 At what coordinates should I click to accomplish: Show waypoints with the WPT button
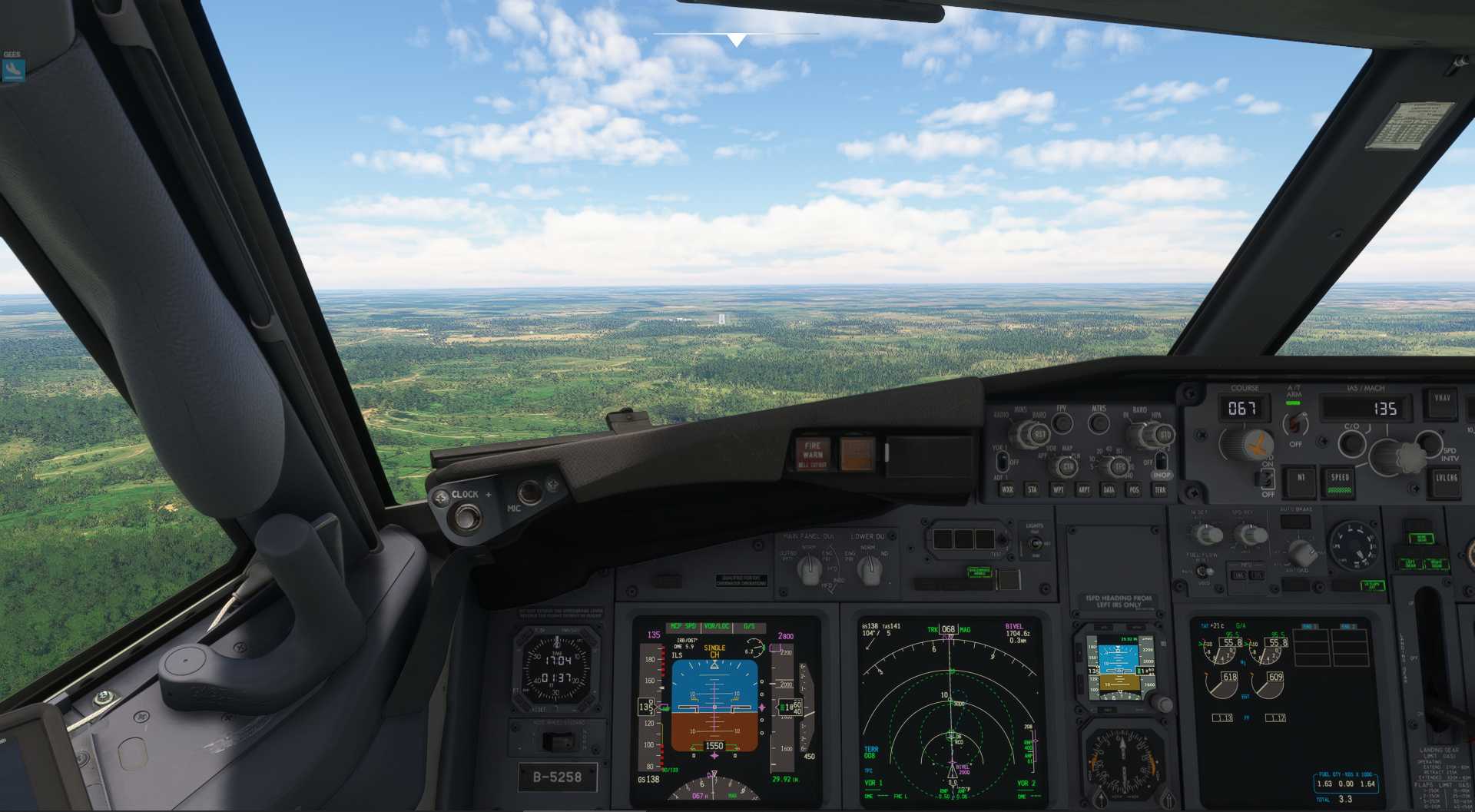click(1058, 489)
